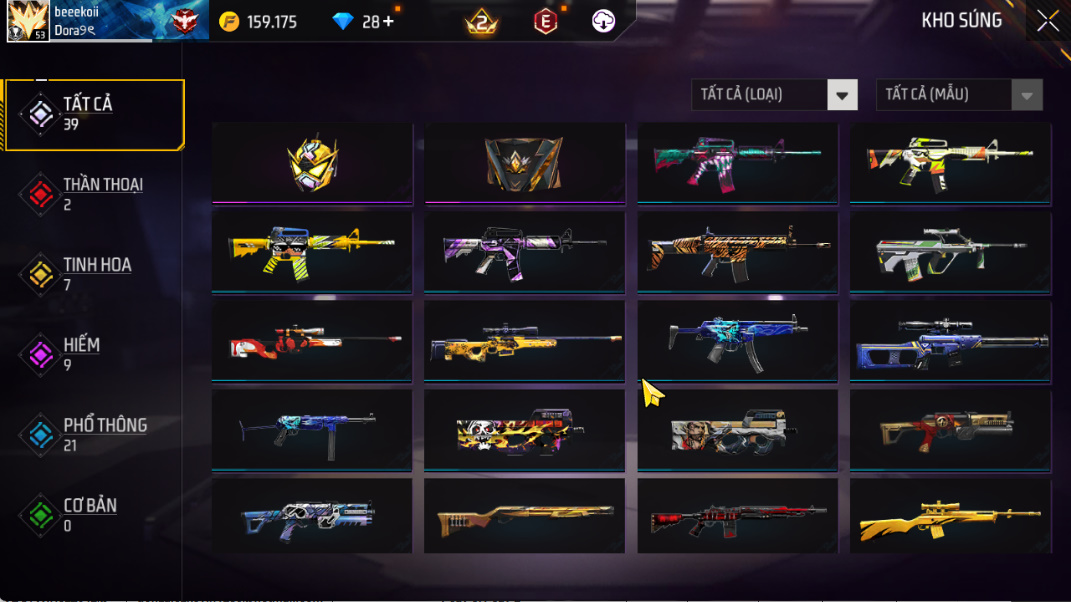
Task: Choose the red and white sniper rifle skin
Action: coord(312,341)
